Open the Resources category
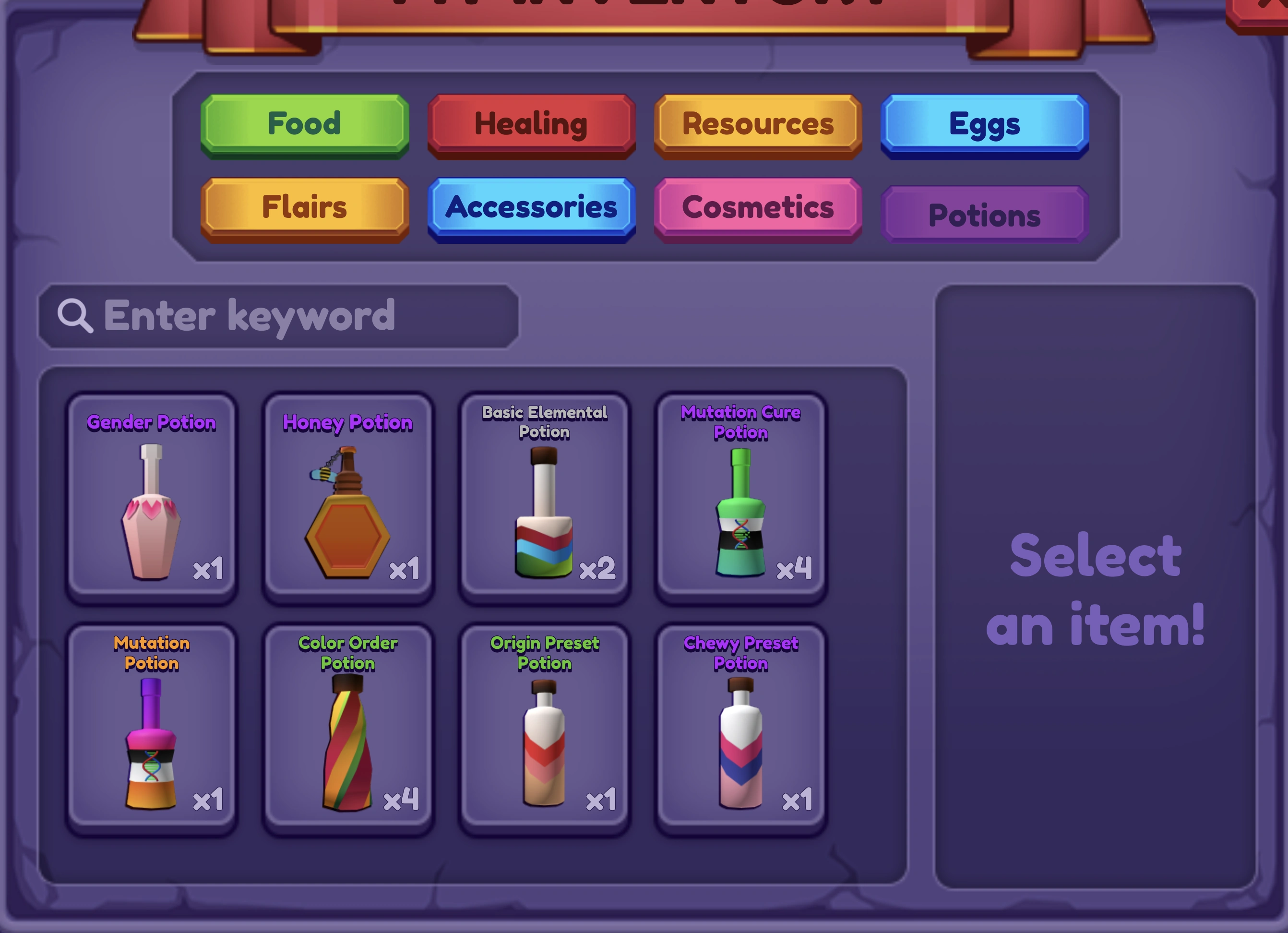This screenshot has height=933, width=1288. point(758,124)
